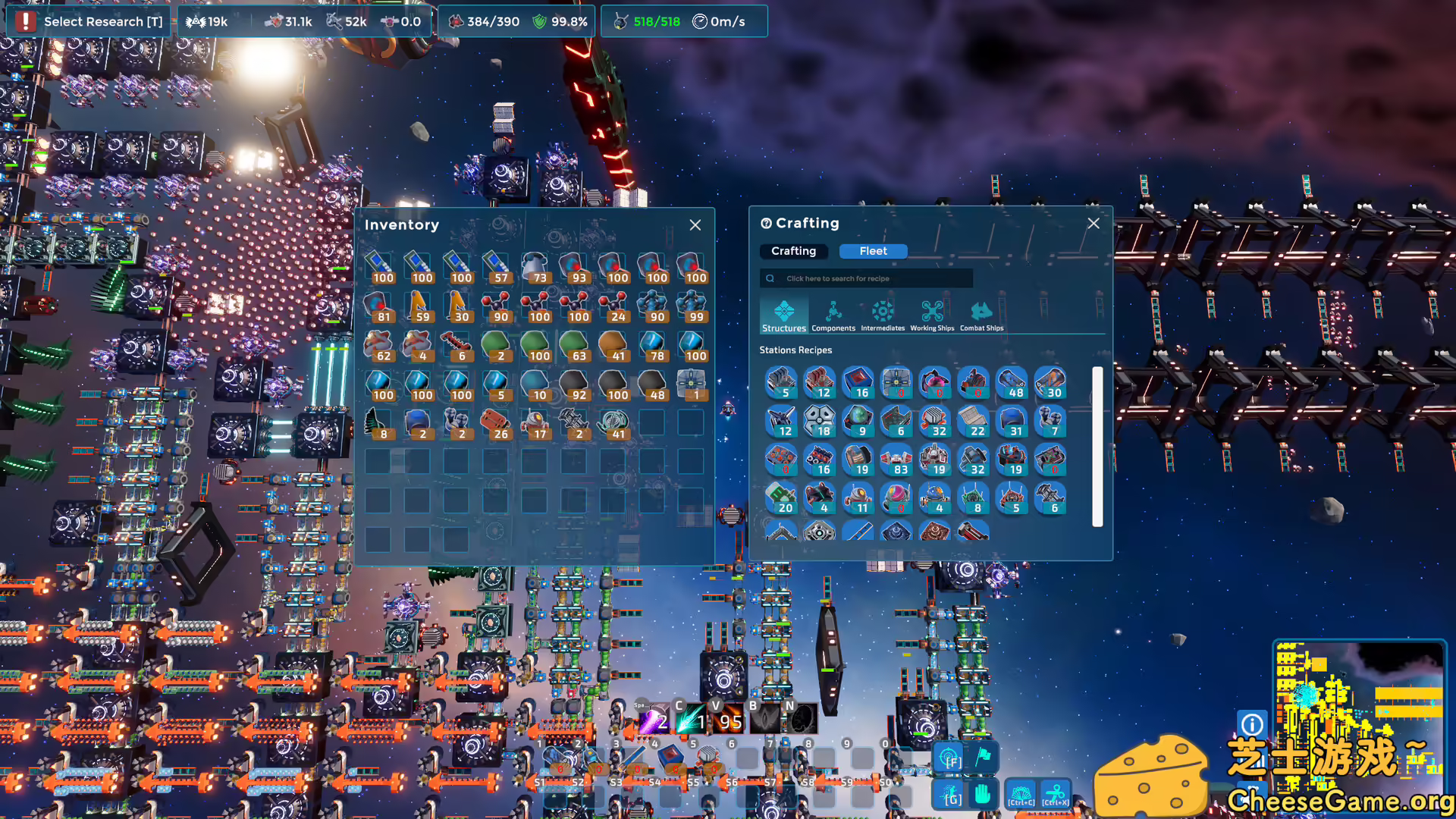
Task: Close the Inventory panel
Action: (x=695, y=225)
